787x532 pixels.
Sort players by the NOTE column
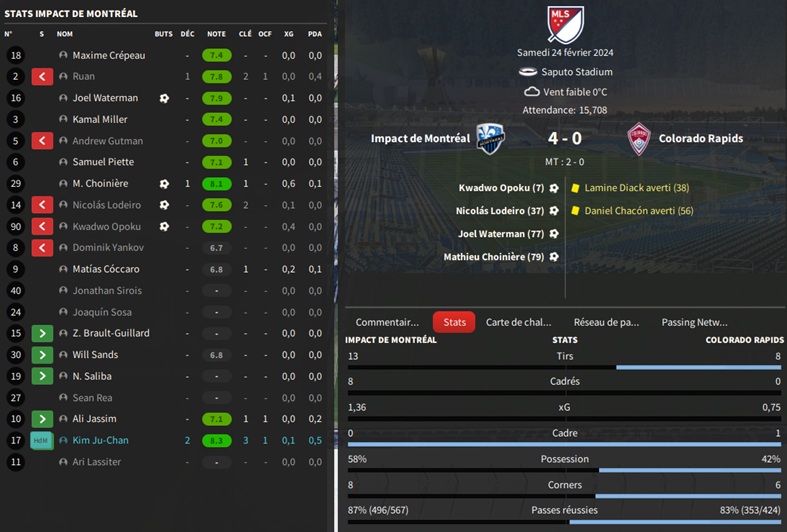click(x=216, y=34)
